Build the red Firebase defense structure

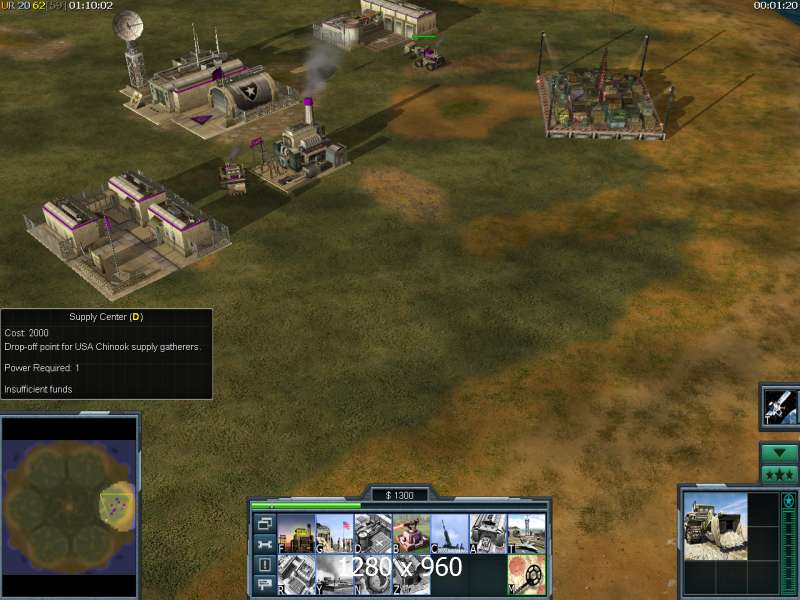coord(411,534)
